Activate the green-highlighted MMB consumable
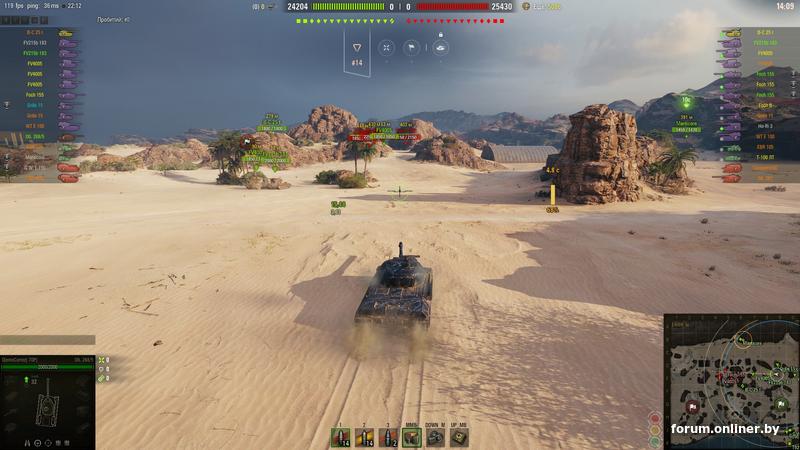This screenshot has height=450, width=800. click(411, 437)
